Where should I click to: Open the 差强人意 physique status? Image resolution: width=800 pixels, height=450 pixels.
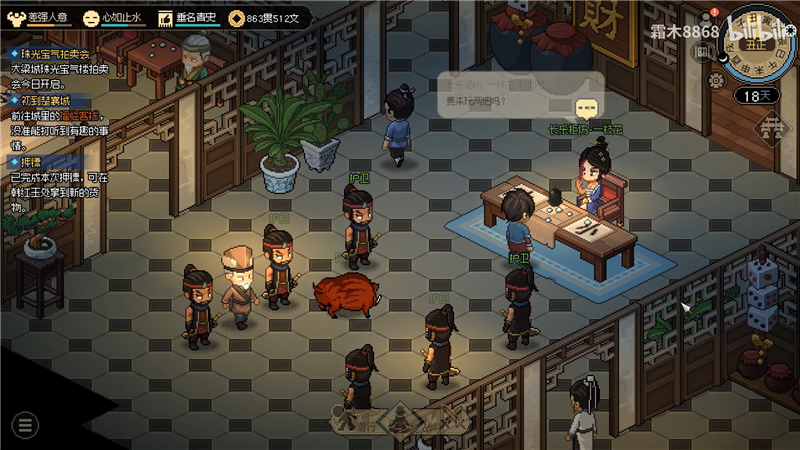click(x=36, y=17)
